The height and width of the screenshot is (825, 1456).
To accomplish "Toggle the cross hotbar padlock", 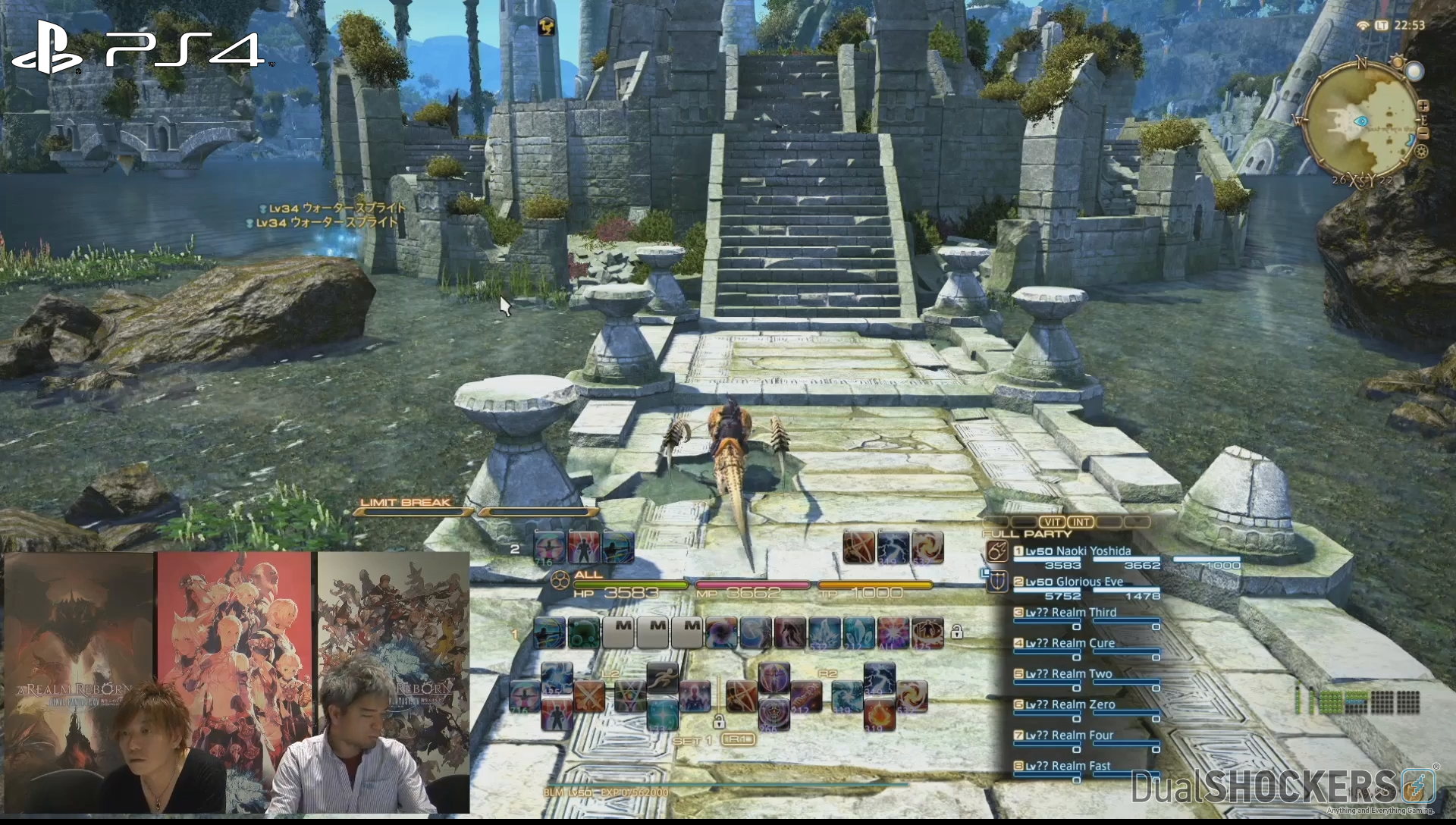I will click(718, 721).
